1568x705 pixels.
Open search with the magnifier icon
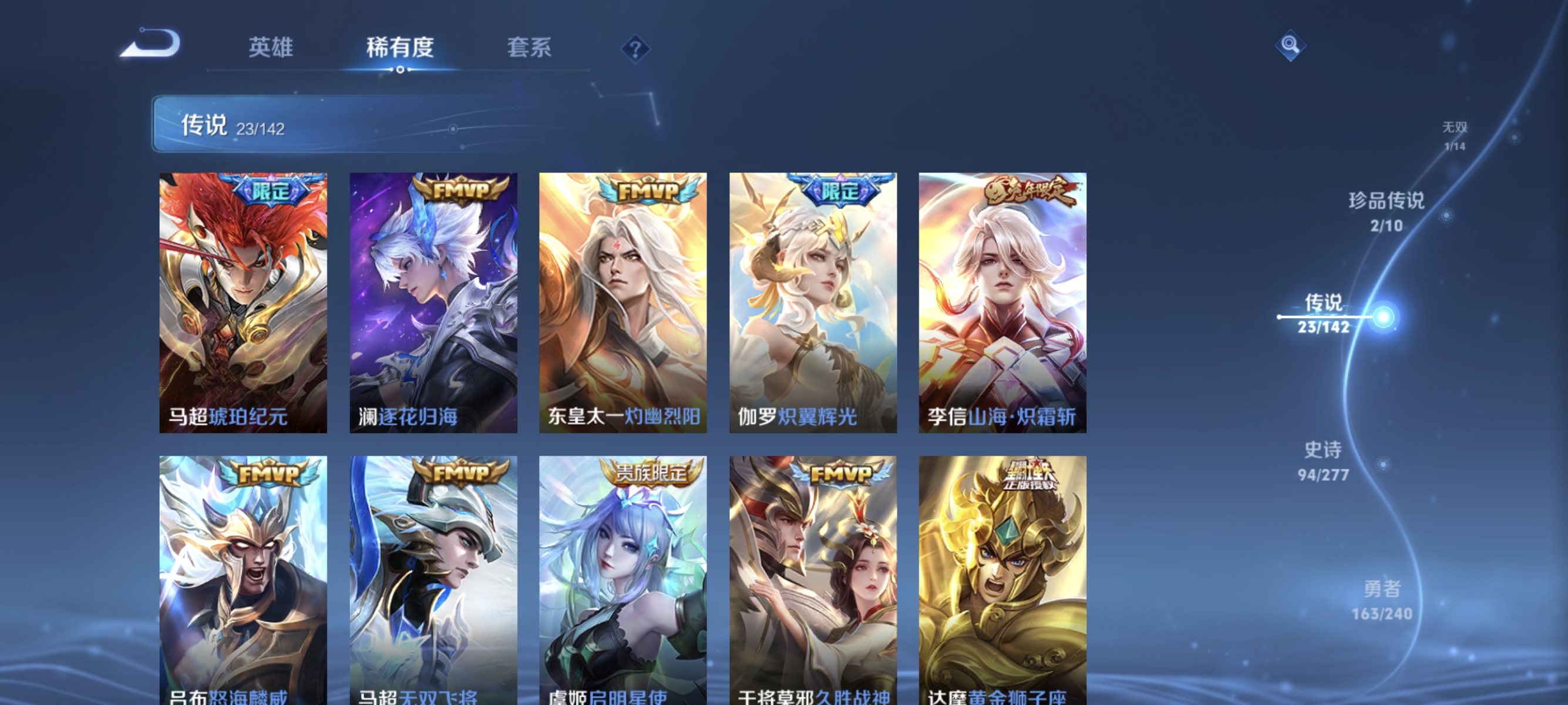1290,45
